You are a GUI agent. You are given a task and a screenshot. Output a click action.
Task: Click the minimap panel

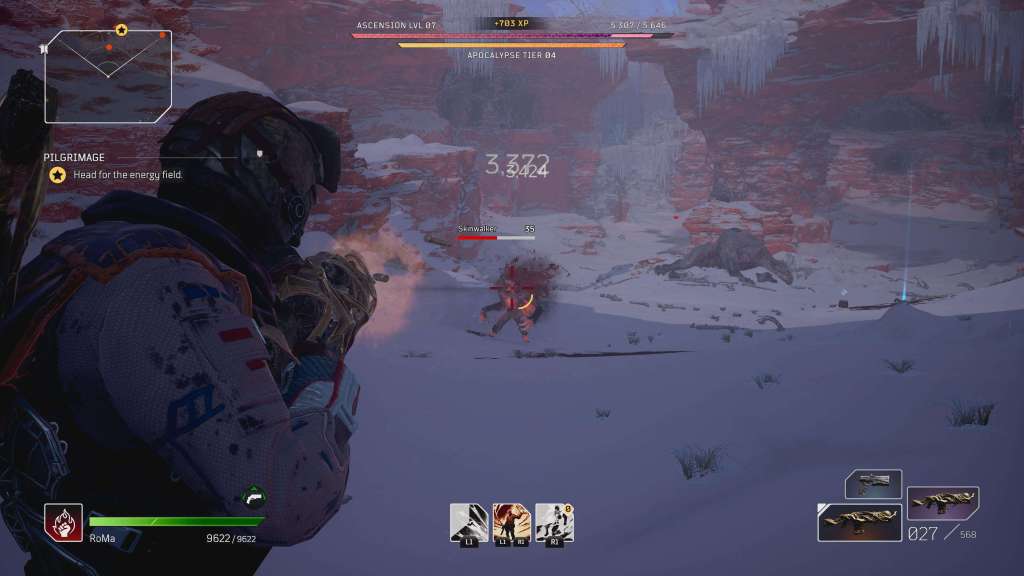107,64
